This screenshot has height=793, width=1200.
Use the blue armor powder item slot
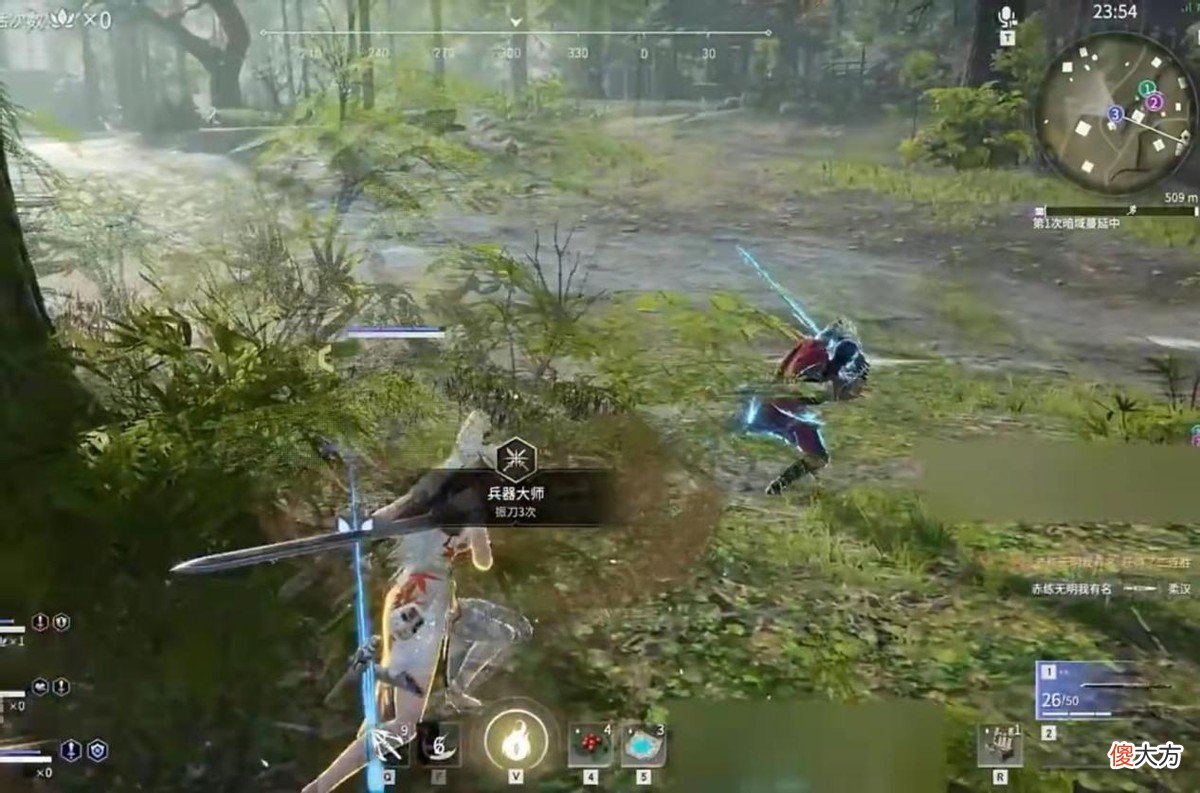[643, 746]
